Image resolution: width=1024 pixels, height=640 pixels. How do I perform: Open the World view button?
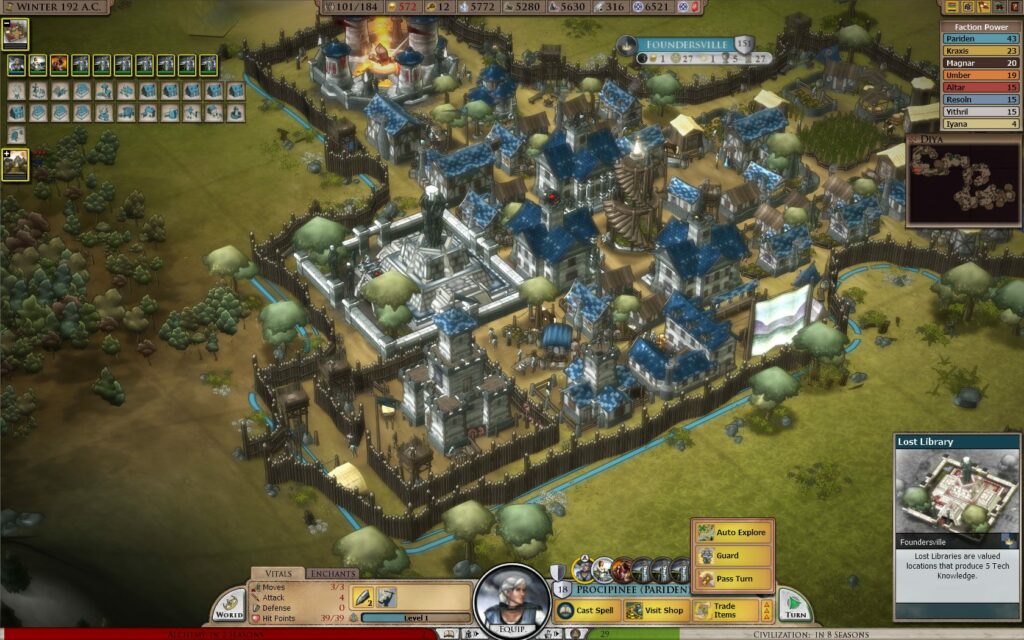point(229,604)
